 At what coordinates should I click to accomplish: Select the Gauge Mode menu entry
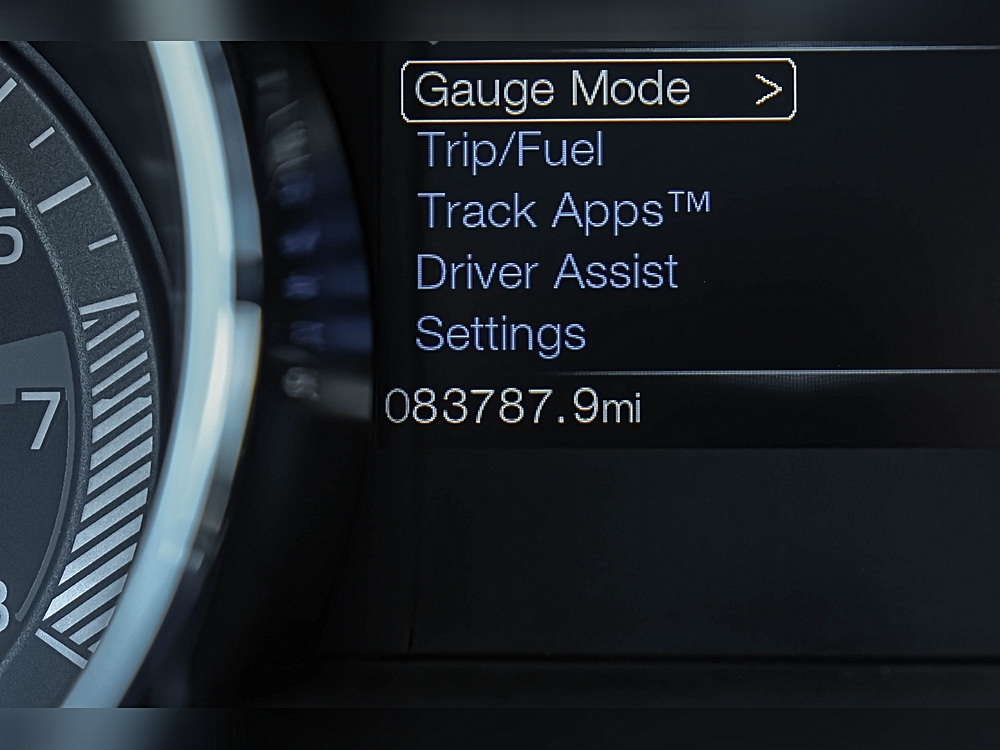(x=552, y=90)
